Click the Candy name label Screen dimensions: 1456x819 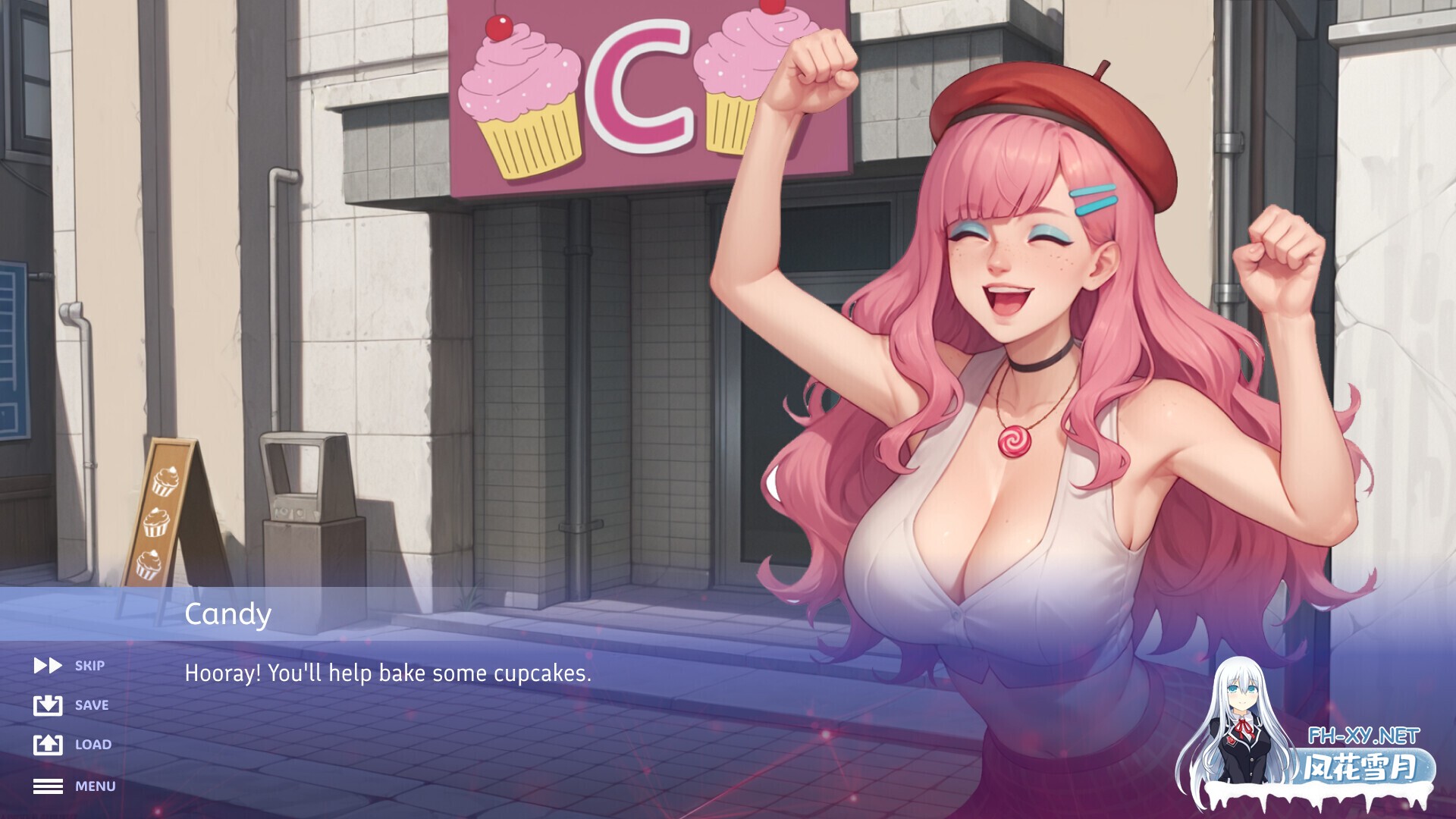[227, 614]
